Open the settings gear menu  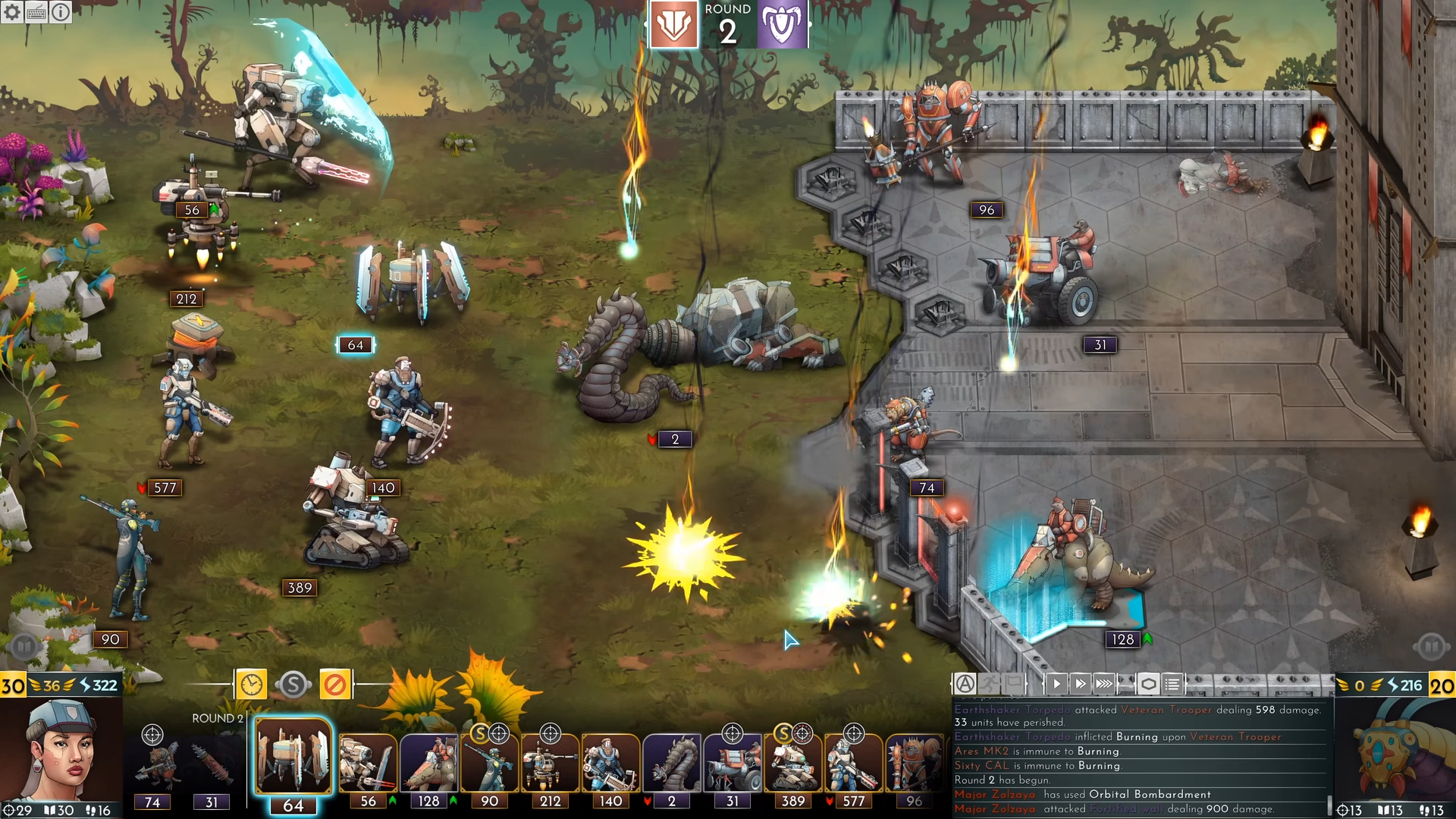tap(12, 12)
